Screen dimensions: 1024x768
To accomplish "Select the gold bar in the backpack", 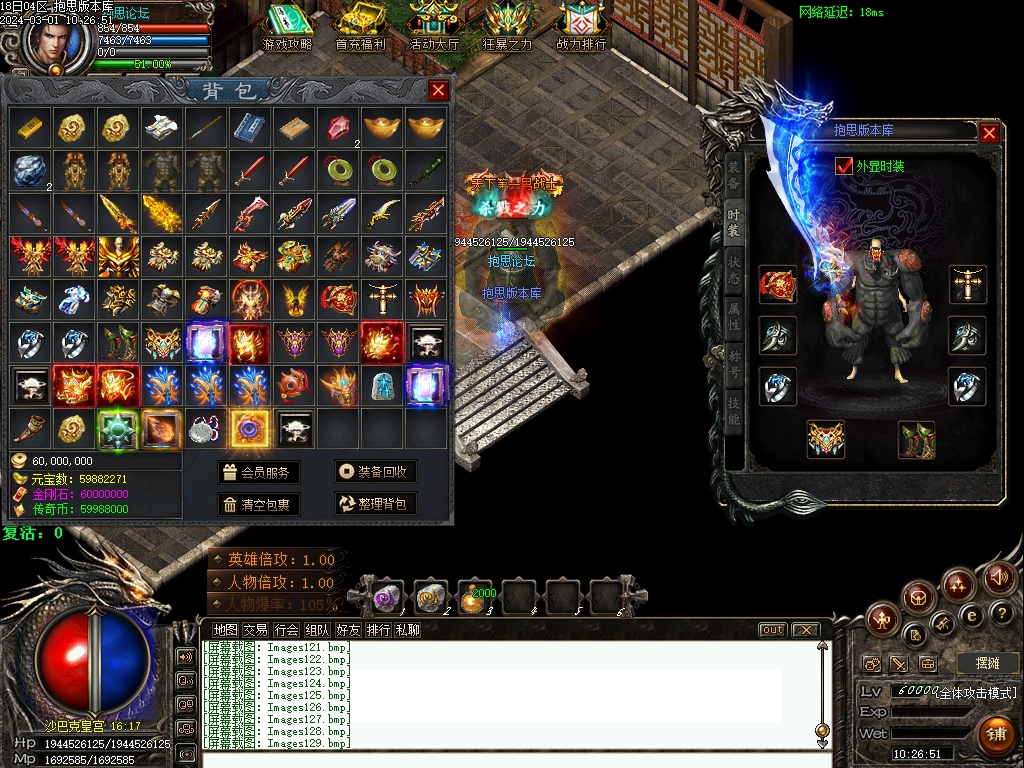I will [29, 127].
